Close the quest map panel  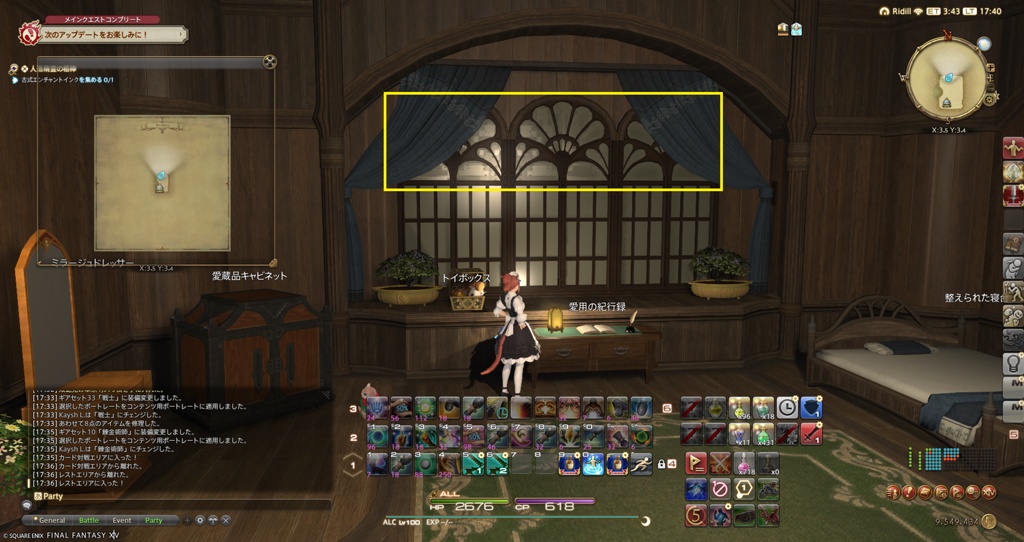(269, 62)
